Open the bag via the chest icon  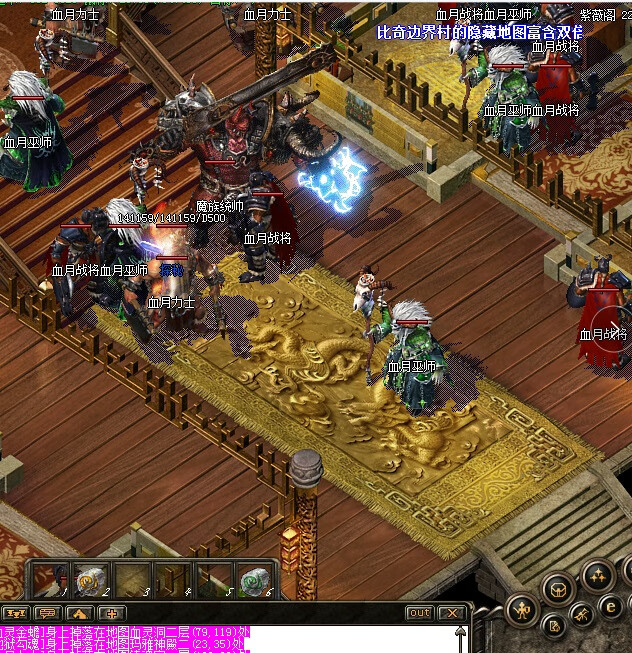pyautogui.click(x=559, y=590)
